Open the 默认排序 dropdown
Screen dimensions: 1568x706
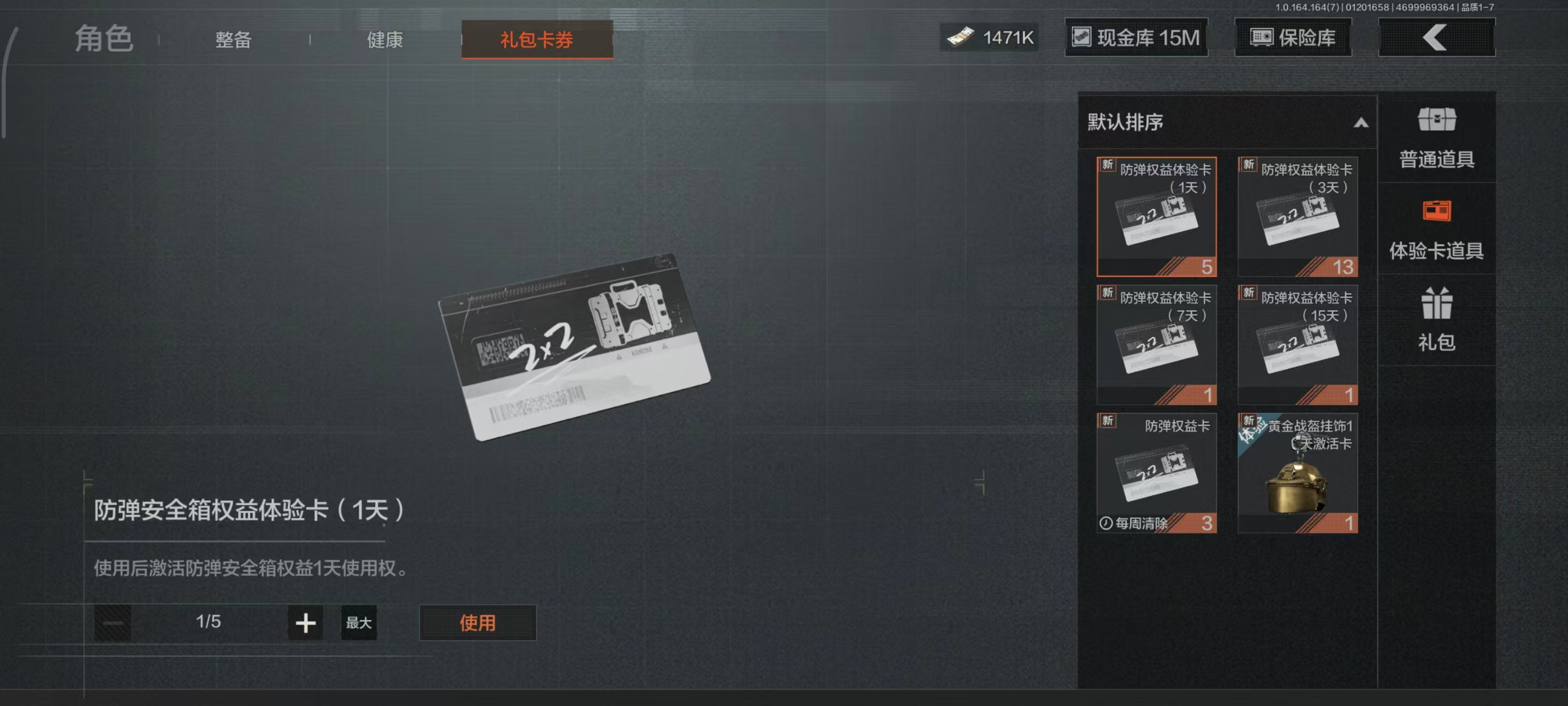click(x=1157, y=124)
